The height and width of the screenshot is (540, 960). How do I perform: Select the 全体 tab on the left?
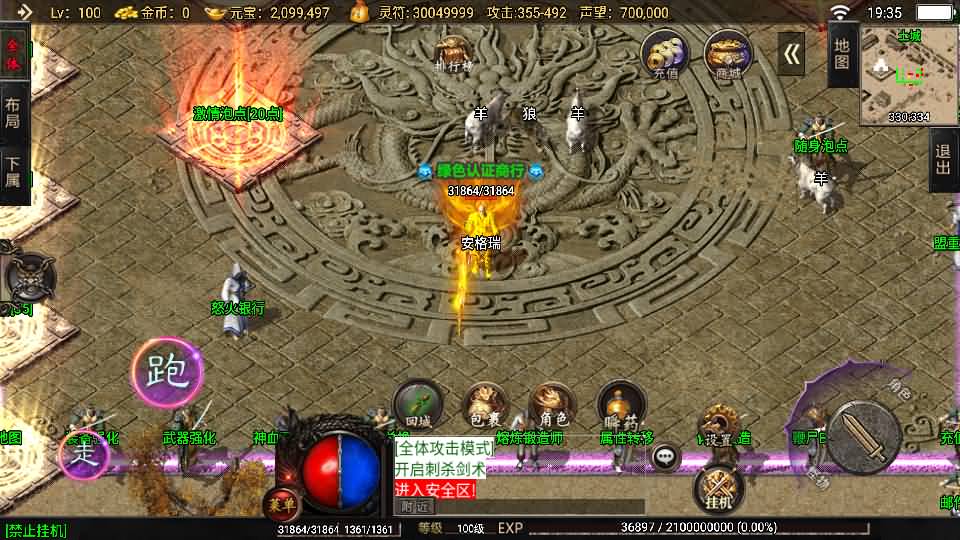click(14, 54)
